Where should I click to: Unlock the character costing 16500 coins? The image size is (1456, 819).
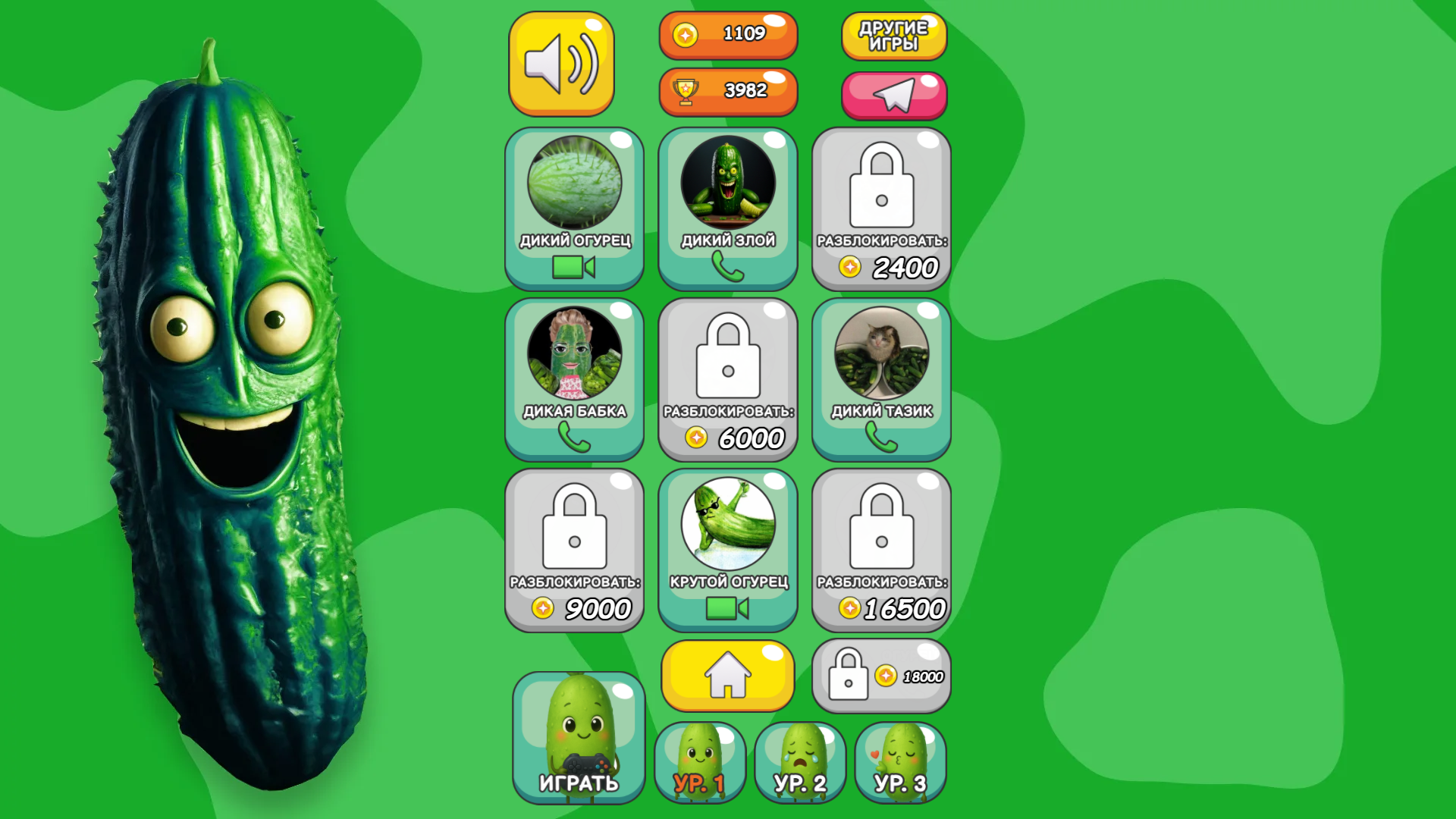pos(880,550)
